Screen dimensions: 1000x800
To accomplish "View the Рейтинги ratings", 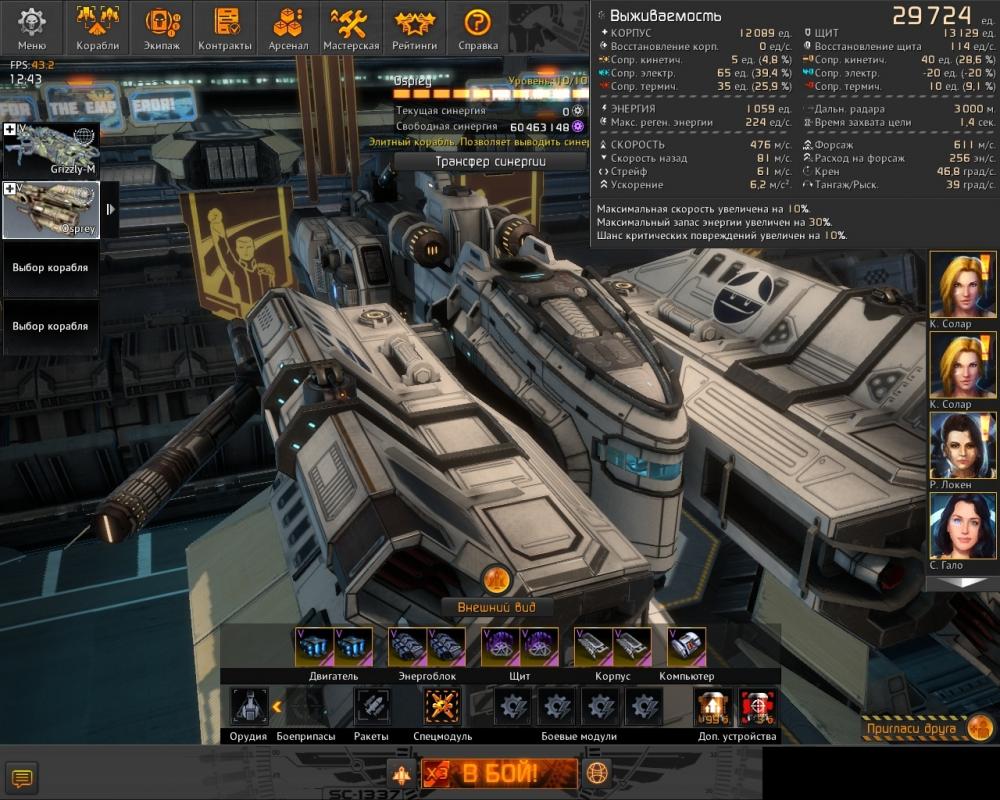I will coord(415,28).
